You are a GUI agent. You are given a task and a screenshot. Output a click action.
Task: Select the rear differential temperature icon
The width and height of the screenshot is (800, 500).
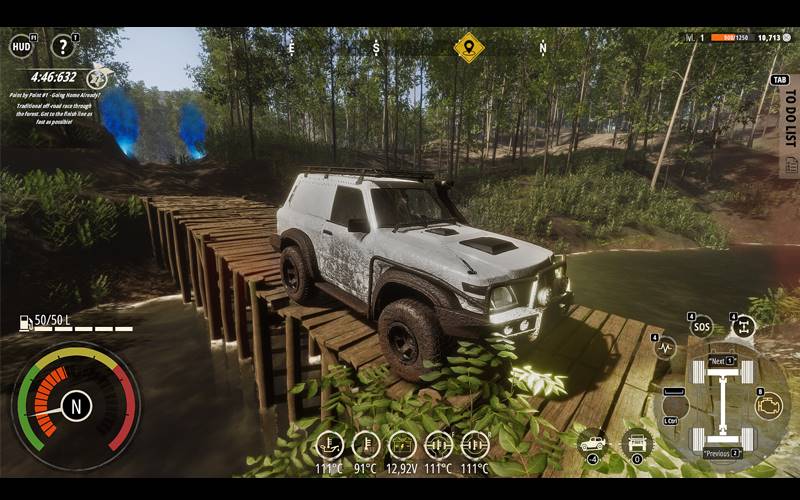(x=475, y=445)
